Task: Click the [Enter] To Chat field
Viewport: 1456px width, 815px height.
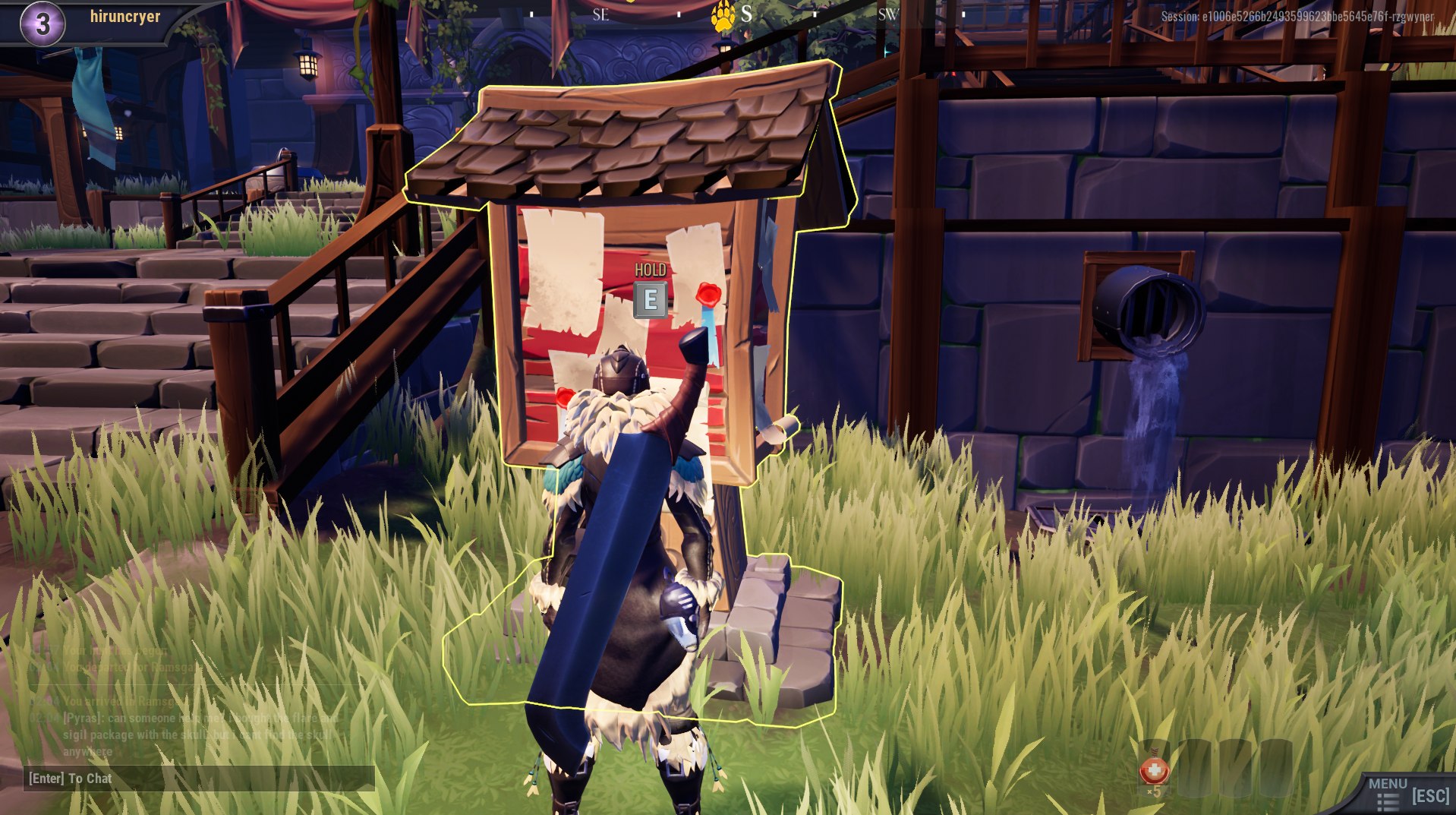Action: pyautogui.click(x=68, y=779)
